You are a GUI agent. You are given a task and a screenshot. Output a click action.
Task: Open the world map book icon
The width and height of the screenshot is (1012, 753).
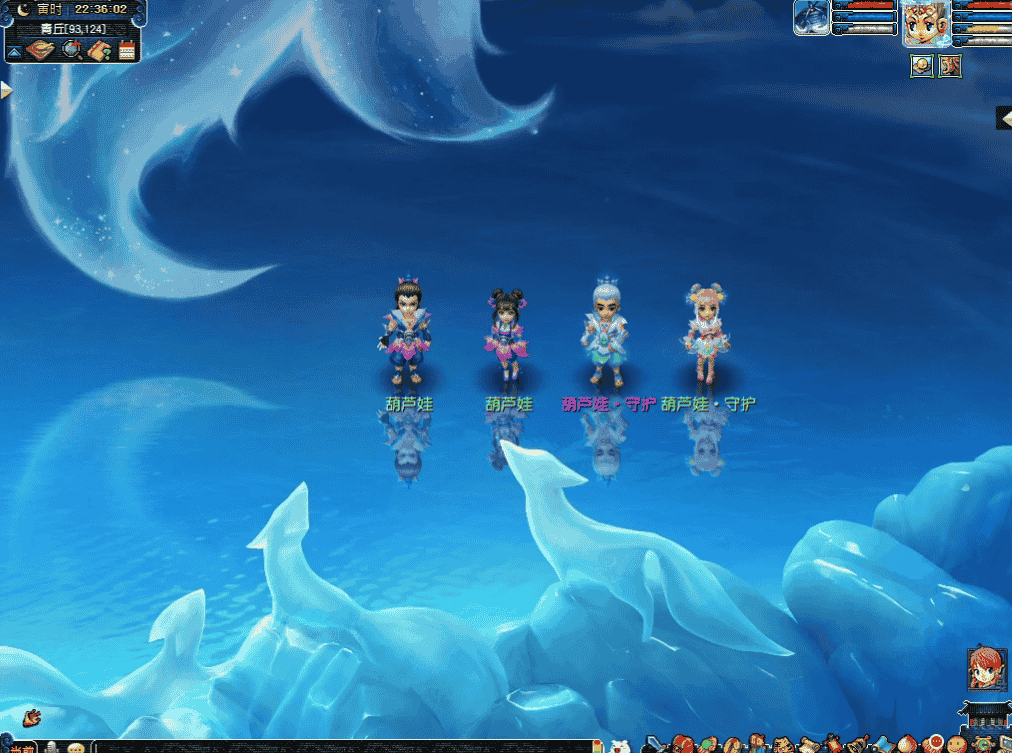tap(42, 50)
